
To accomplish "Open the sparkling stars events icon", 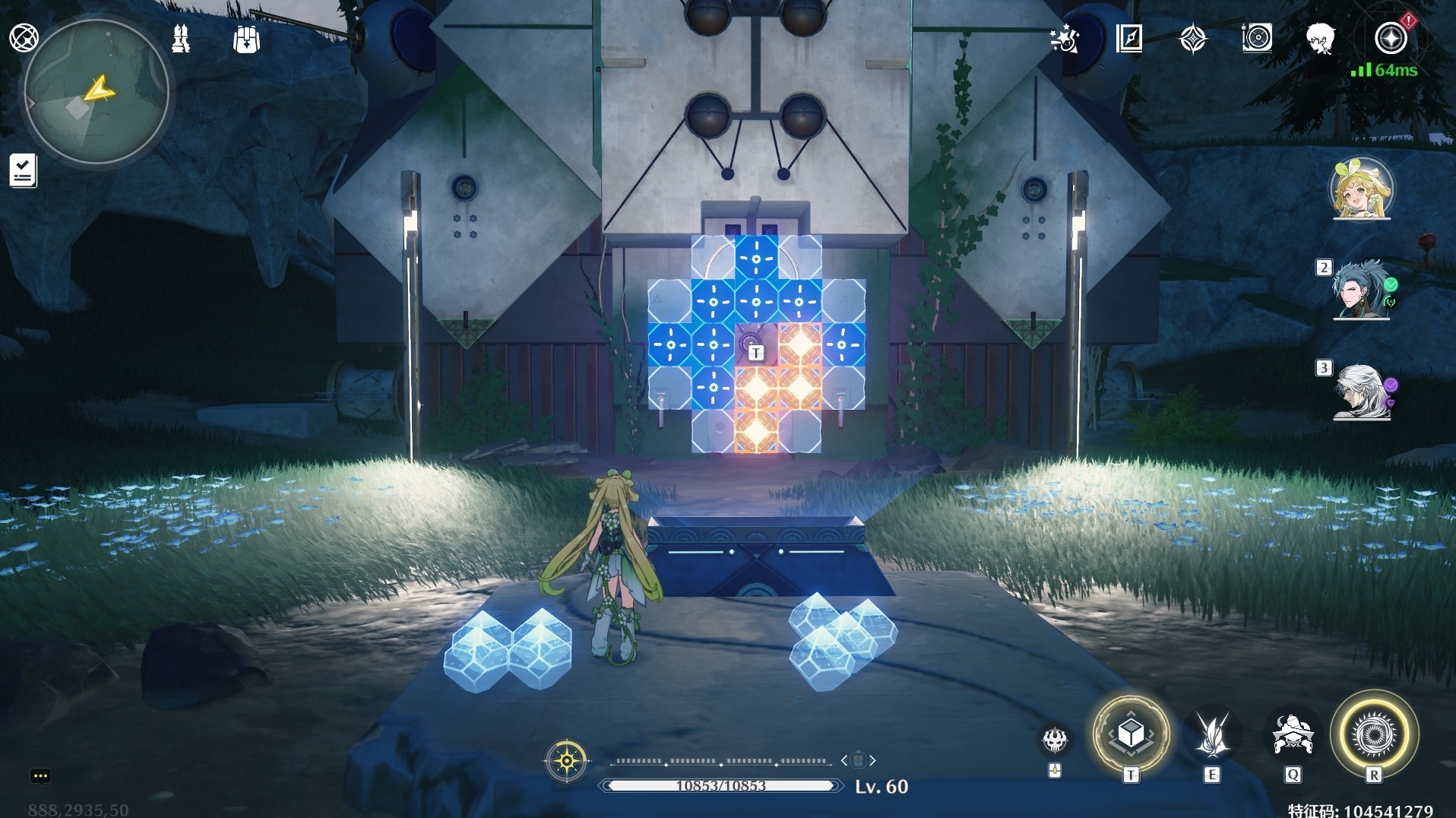I will click(x=1065, y=38).
